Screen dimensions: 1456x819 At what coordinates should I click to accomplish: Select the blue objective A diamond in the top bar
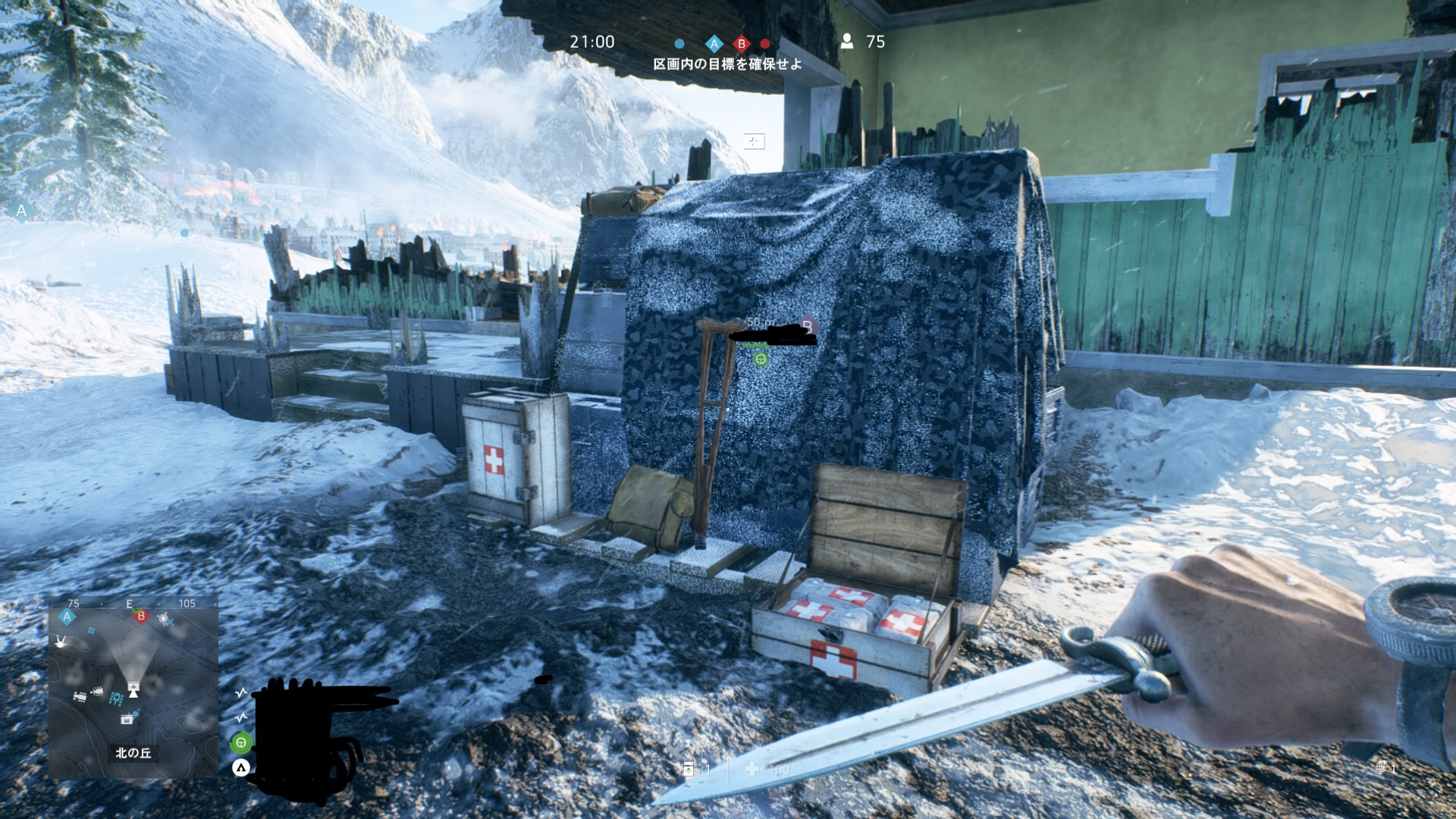click(714, 43)
